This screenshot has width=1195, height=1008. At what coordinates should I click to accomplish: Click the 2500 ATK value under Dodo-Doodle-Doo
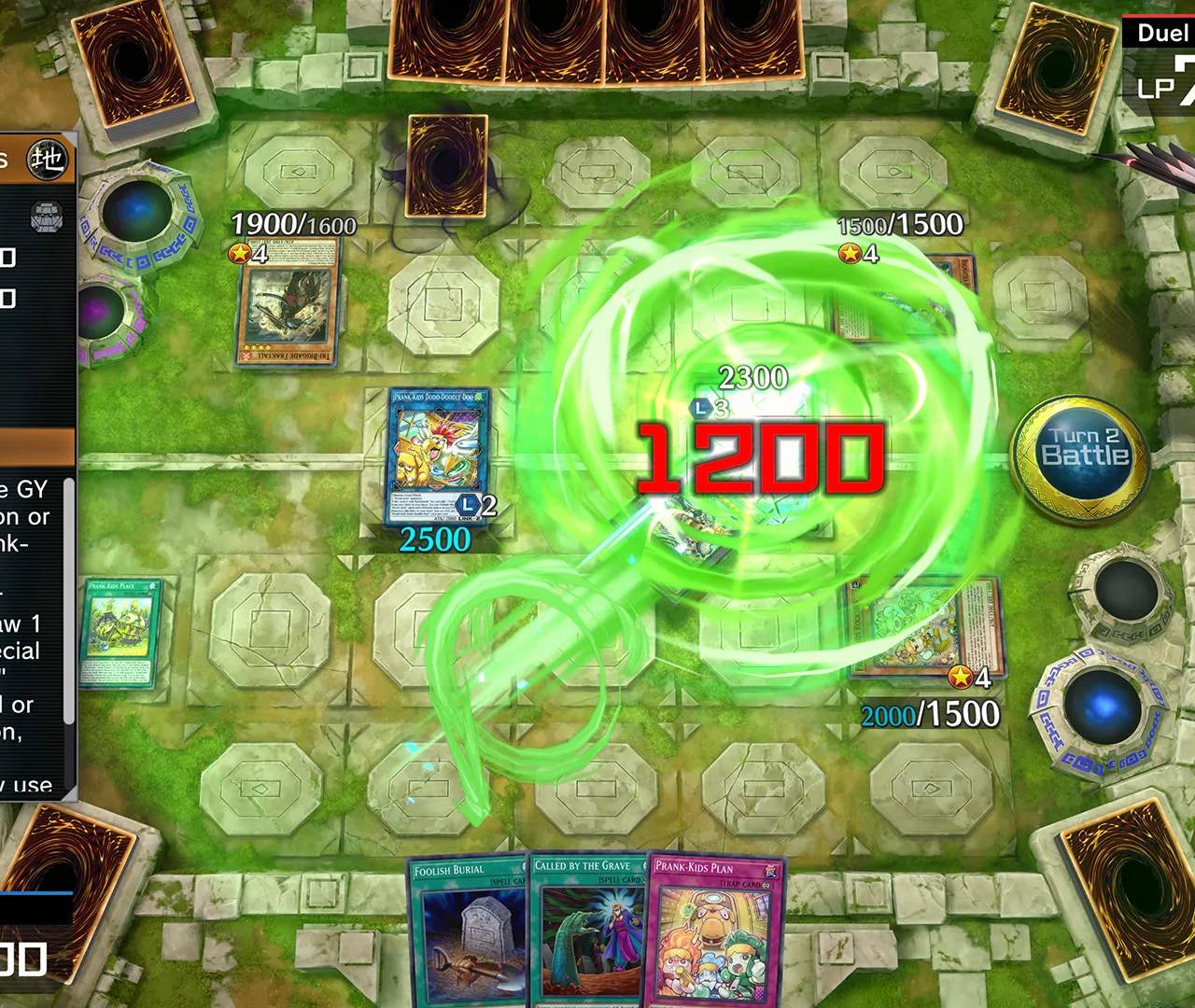point(434,539)
